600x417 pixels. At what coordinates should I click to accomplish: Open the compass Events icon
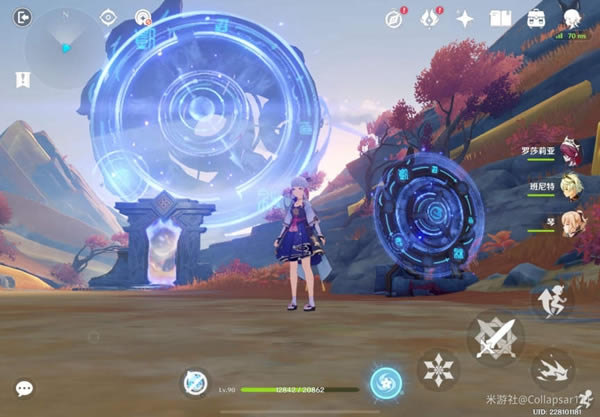point(394,18)
